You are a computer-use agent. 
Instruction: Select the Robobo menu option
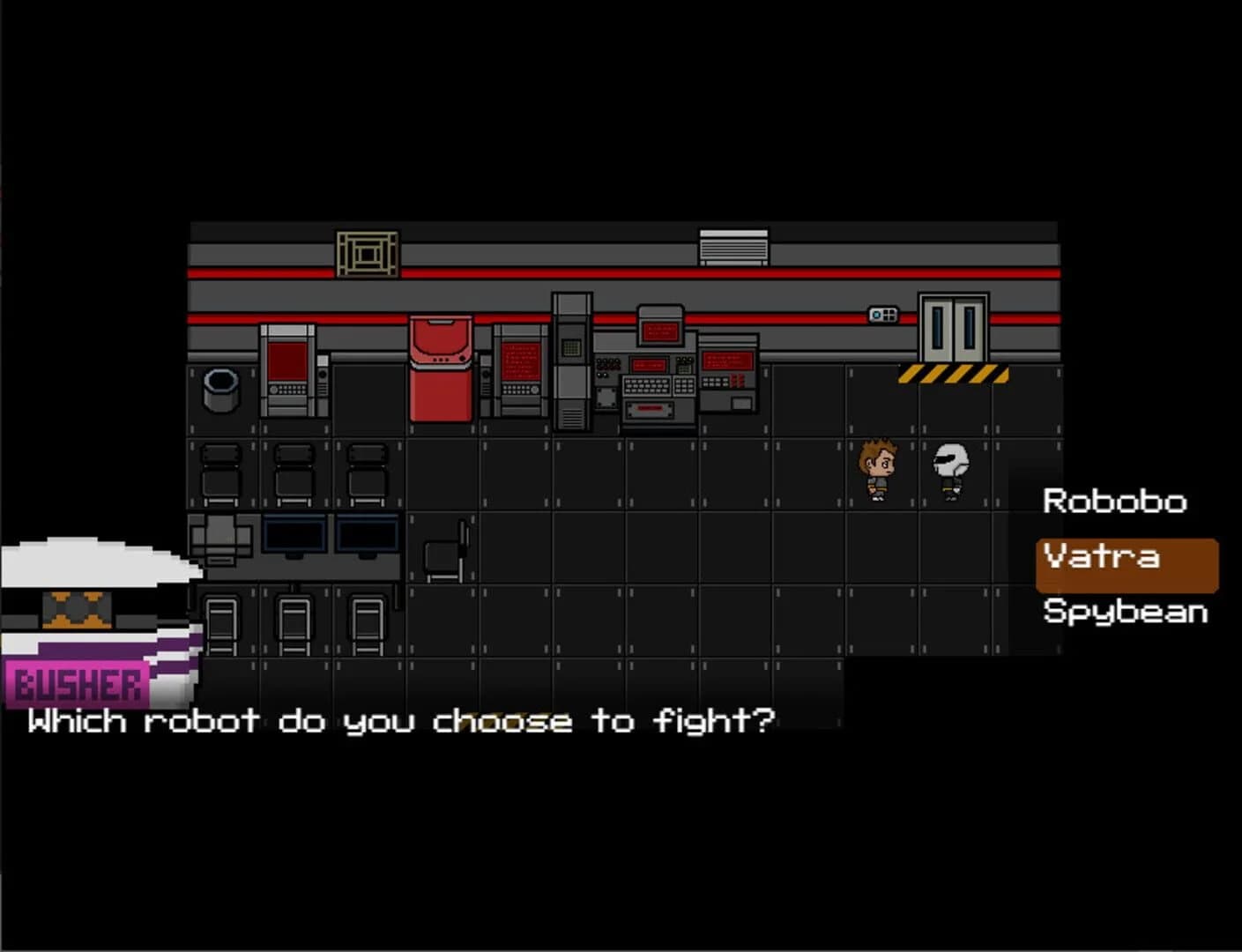1114,502
